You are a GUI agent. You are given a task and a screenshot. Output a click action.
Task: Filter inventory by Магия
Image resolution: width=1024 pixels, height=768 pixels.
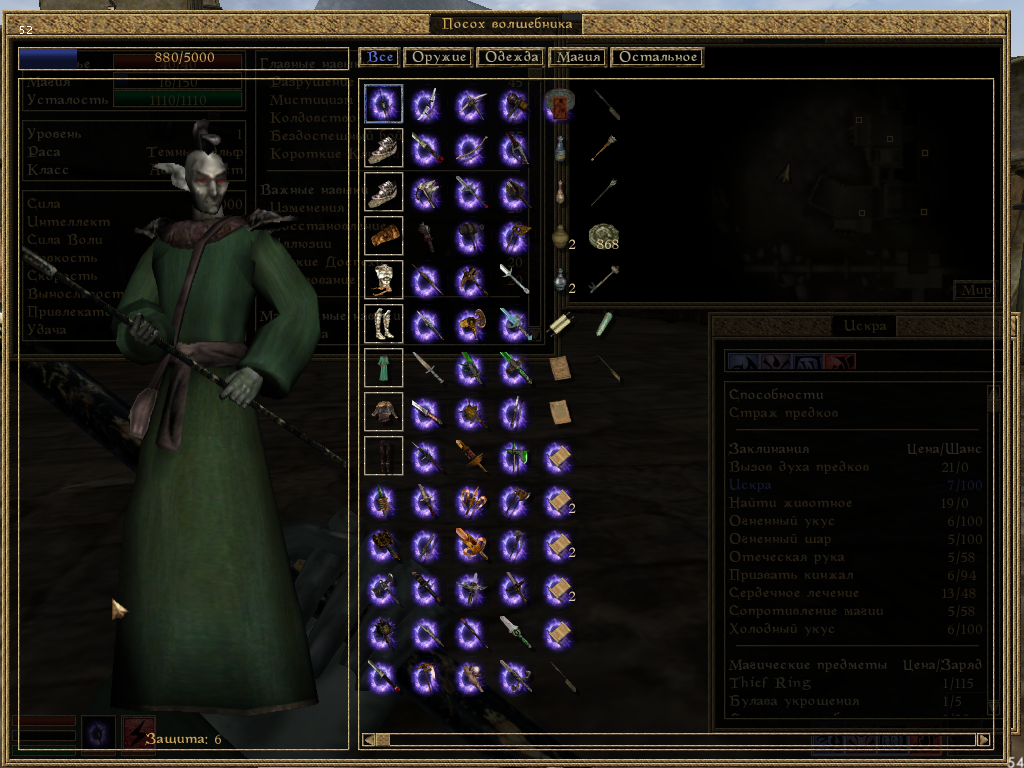click(x=577, y=57)
